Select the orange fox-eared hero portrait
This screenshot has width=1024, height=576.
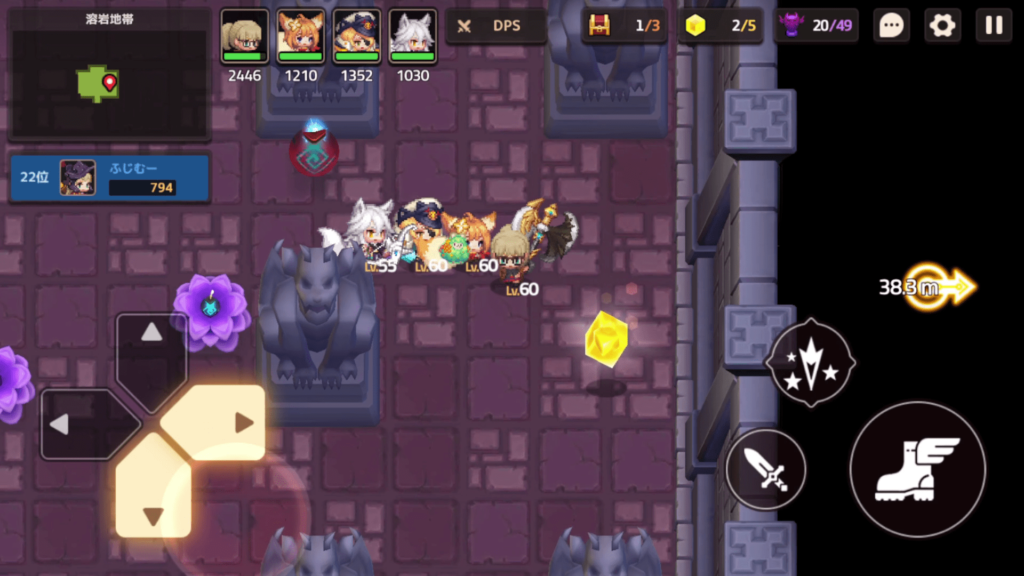point(301,38)
